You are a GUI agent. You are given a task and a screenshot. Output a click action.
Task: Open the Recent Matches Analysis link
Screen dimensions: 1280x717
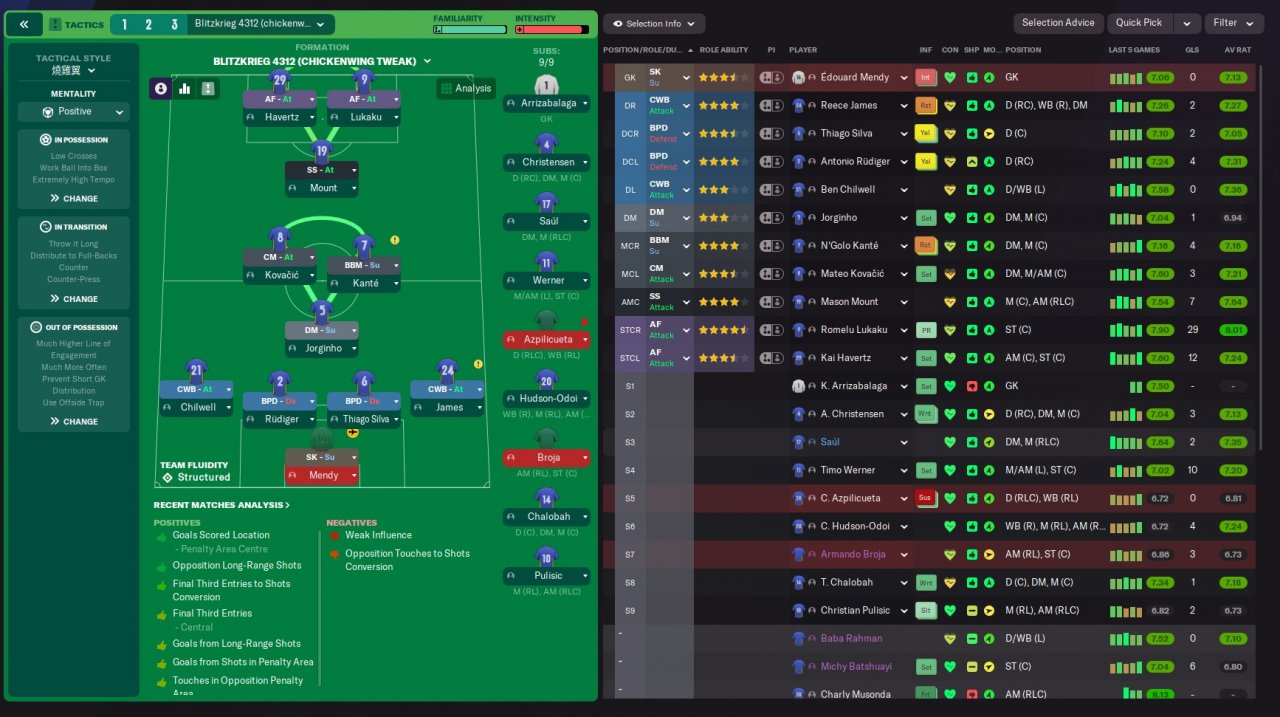click(x=222, y=505)
